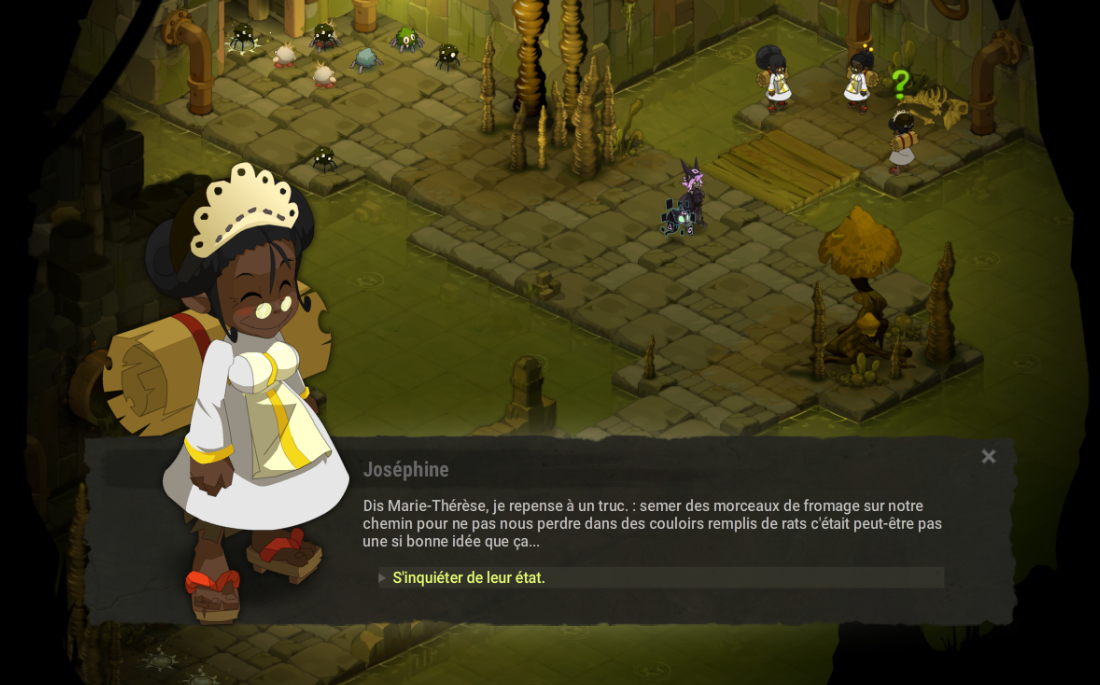1100x685 pixels.
Task: Close the Joséphine dialogue box
Action: (x=988, y=457)
